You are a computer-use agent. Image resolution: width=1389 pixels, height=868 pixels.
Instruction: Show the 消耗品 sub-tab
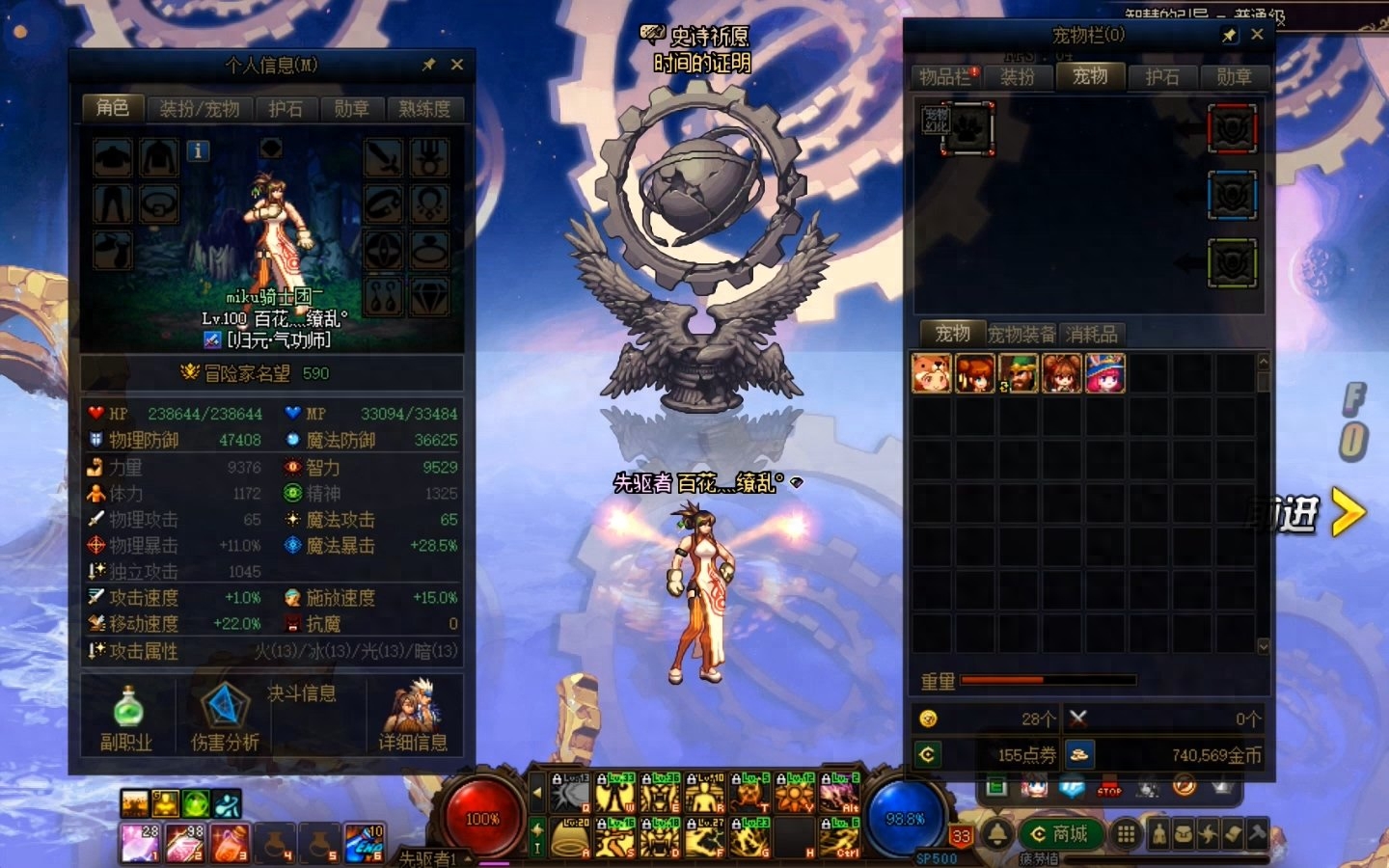tap(1092, 335)
